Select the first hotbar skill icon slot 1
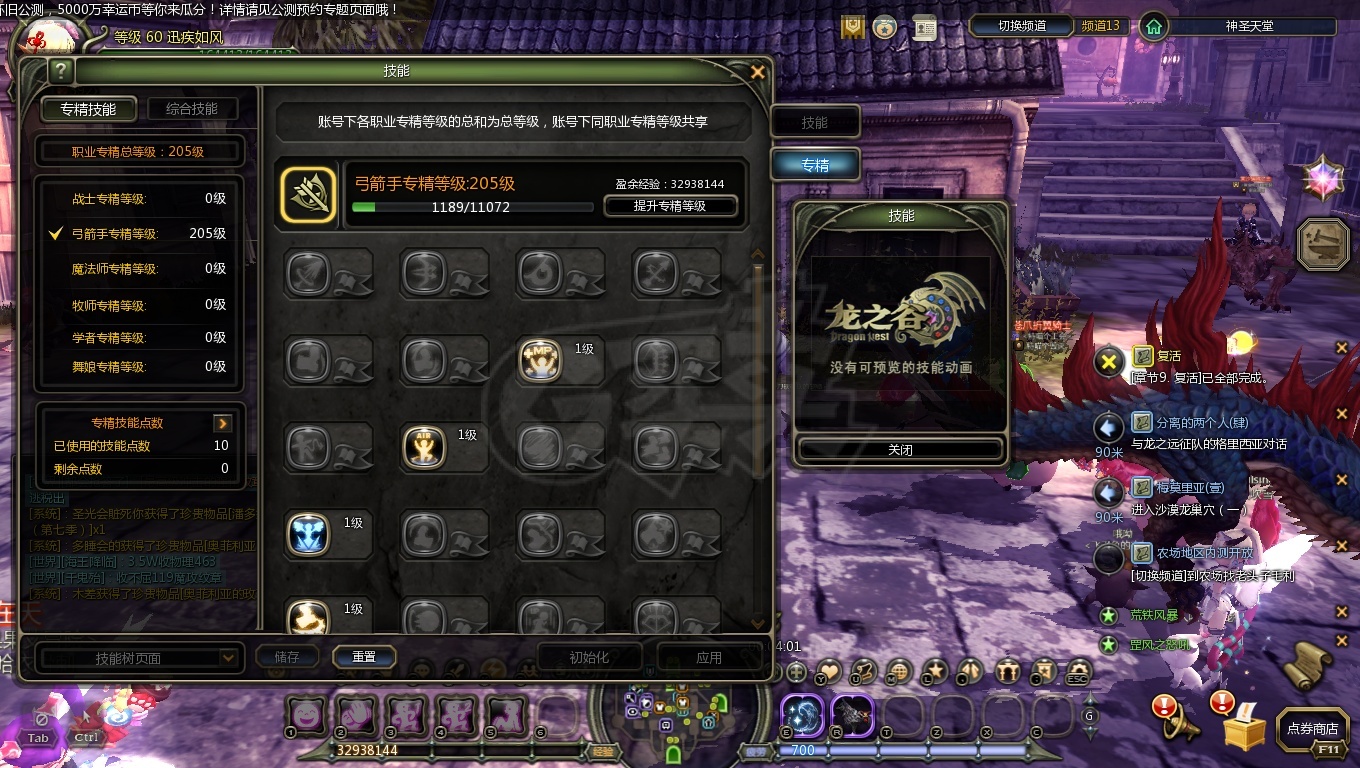The width and height of the screenshot is (1360, 768). (306, 716)
